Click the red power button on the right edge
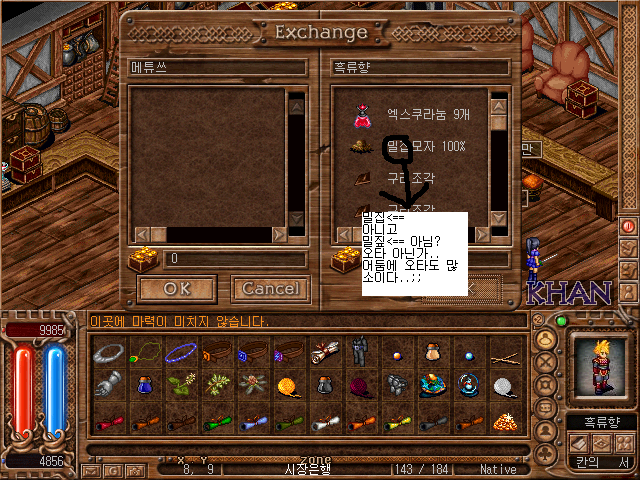The height and width of the screenshot is (480, 640). [x=630, y=225]
